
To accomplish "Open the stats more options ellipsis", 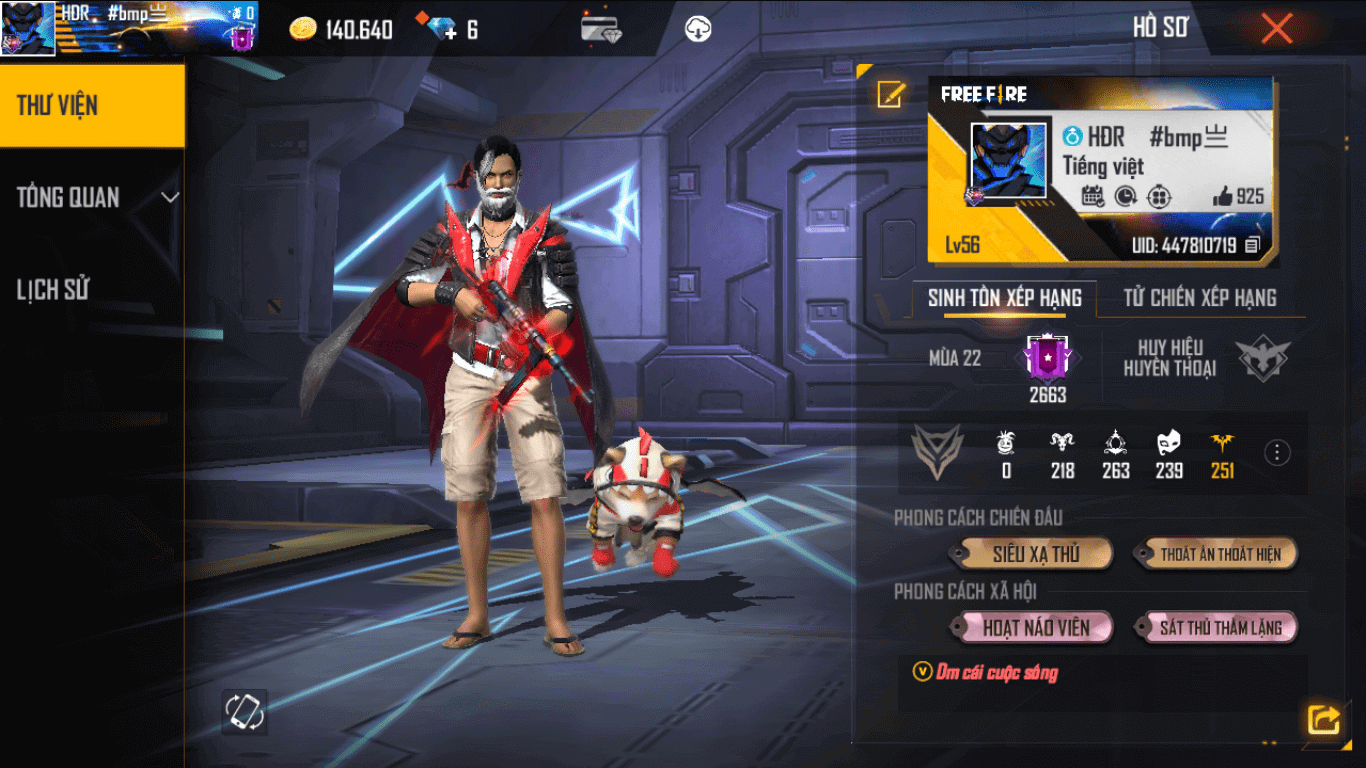I will point(1276,453).
